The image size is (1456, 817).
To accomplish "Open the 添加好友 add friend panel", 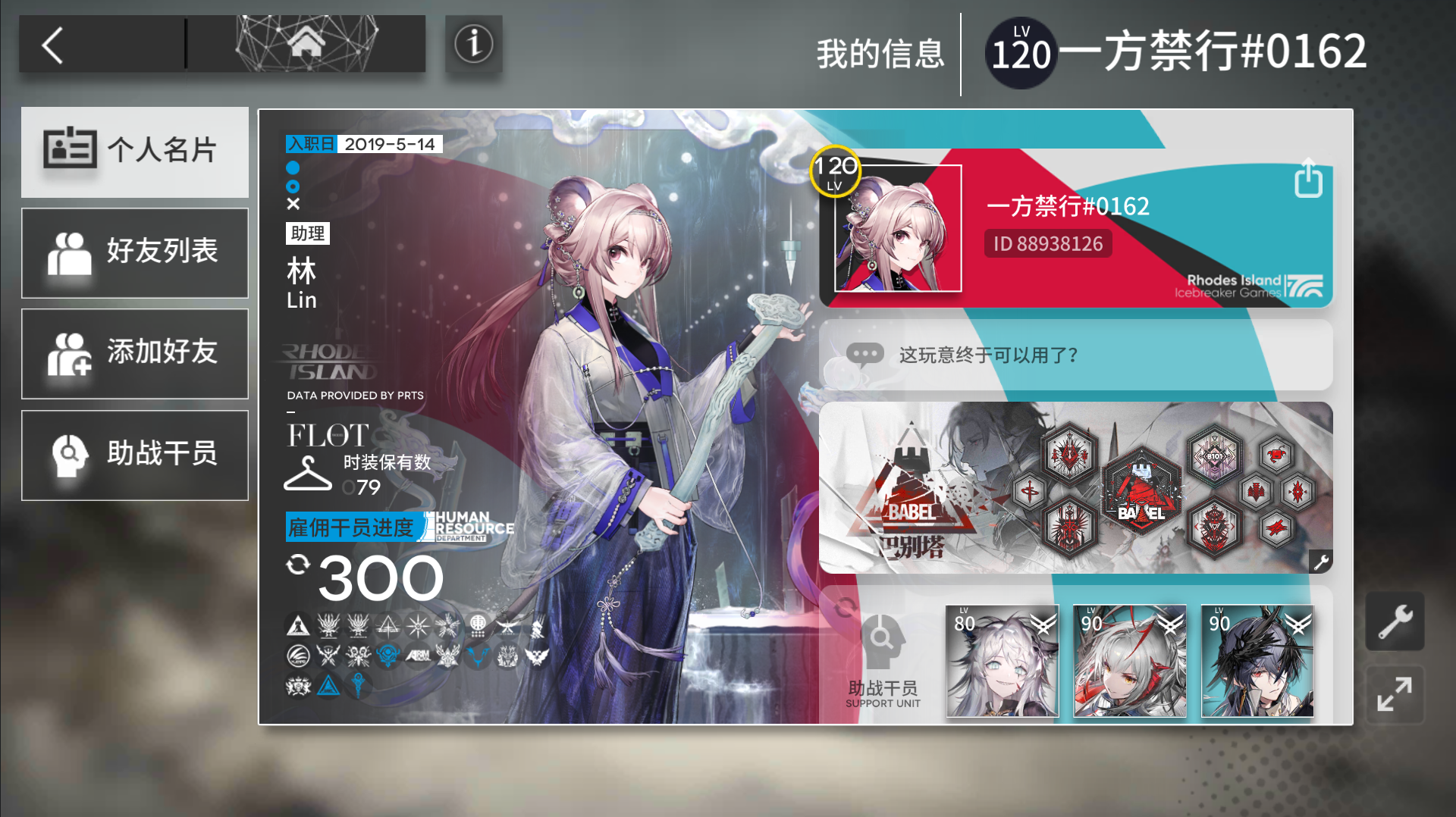I will pos(134,353).
